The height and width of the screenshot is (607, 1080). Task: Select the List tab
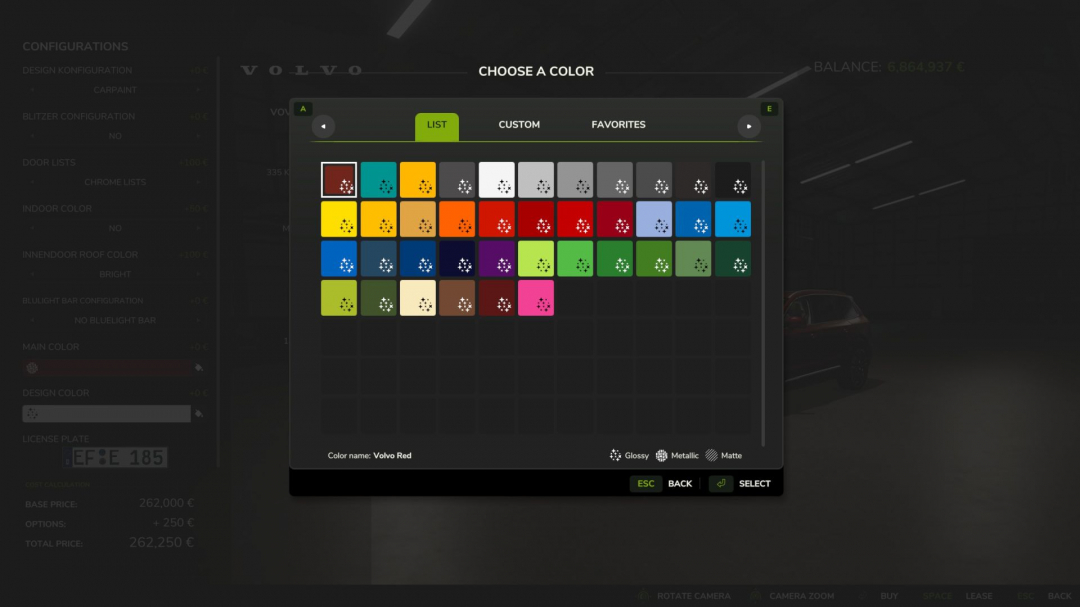(x=437, y=126)
